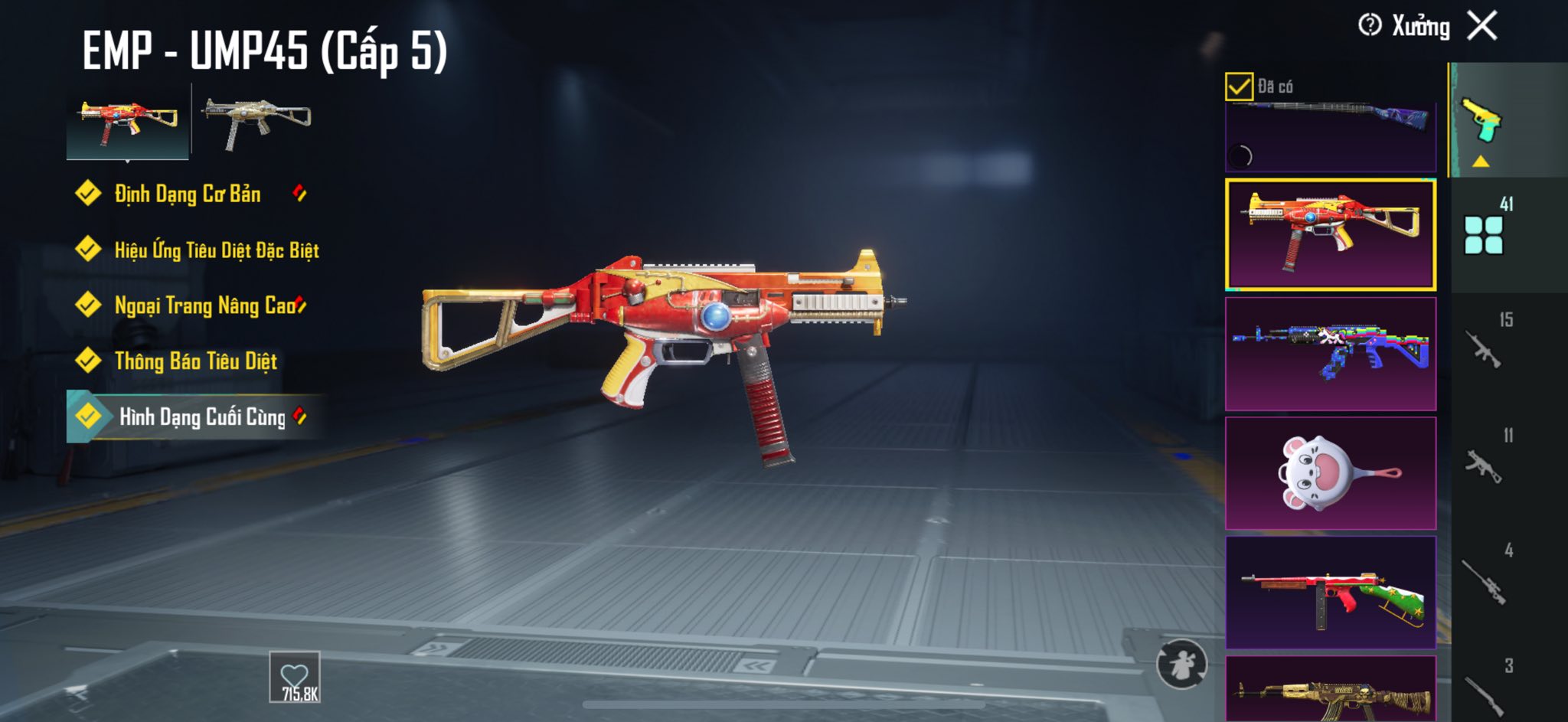
Task: Close the weapon workshop screen
Action: pyautogui.click(x=1482, y=26)
